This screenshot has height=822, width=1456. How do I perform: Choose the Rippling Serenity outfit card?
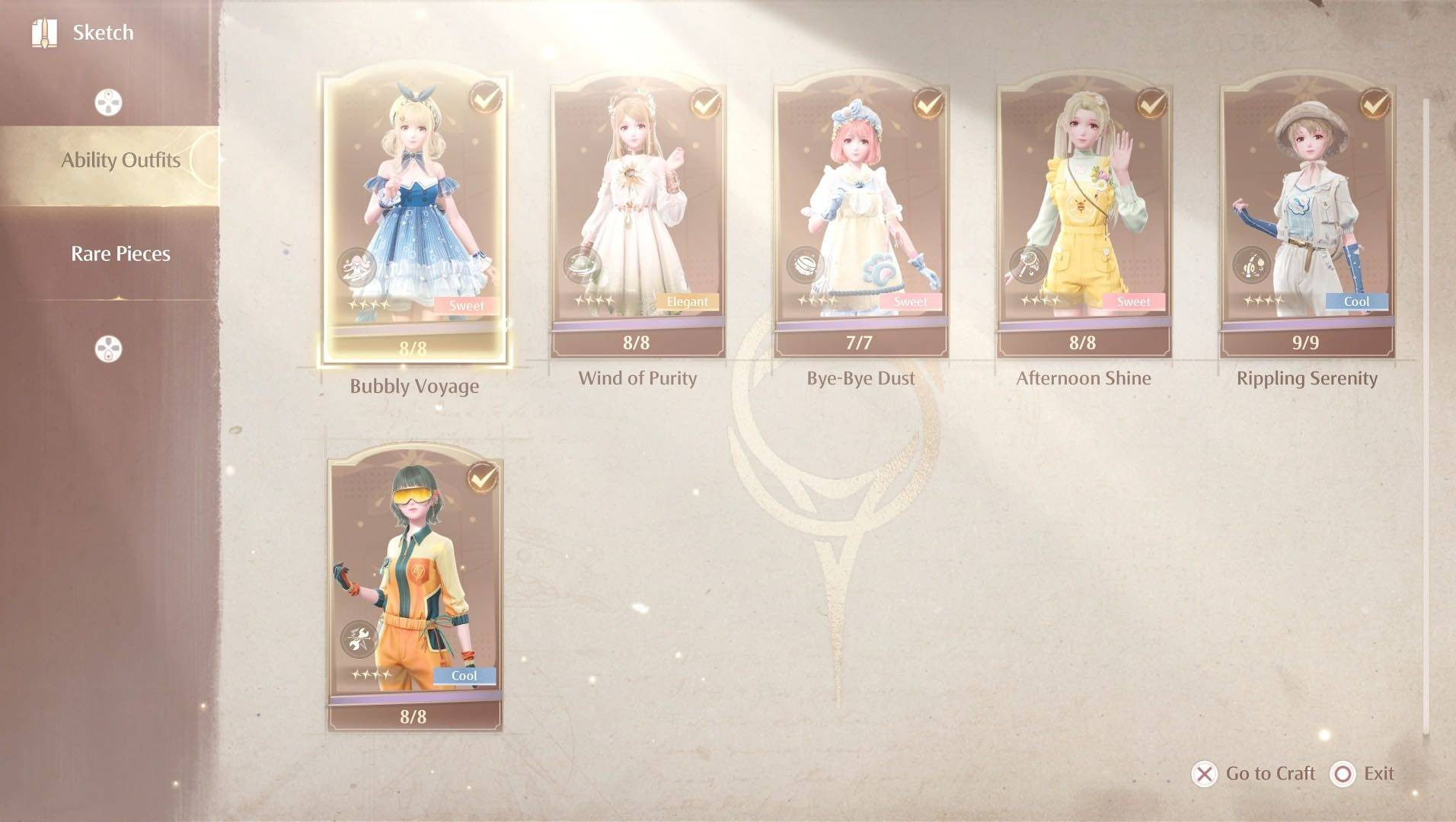[1307, 221]
